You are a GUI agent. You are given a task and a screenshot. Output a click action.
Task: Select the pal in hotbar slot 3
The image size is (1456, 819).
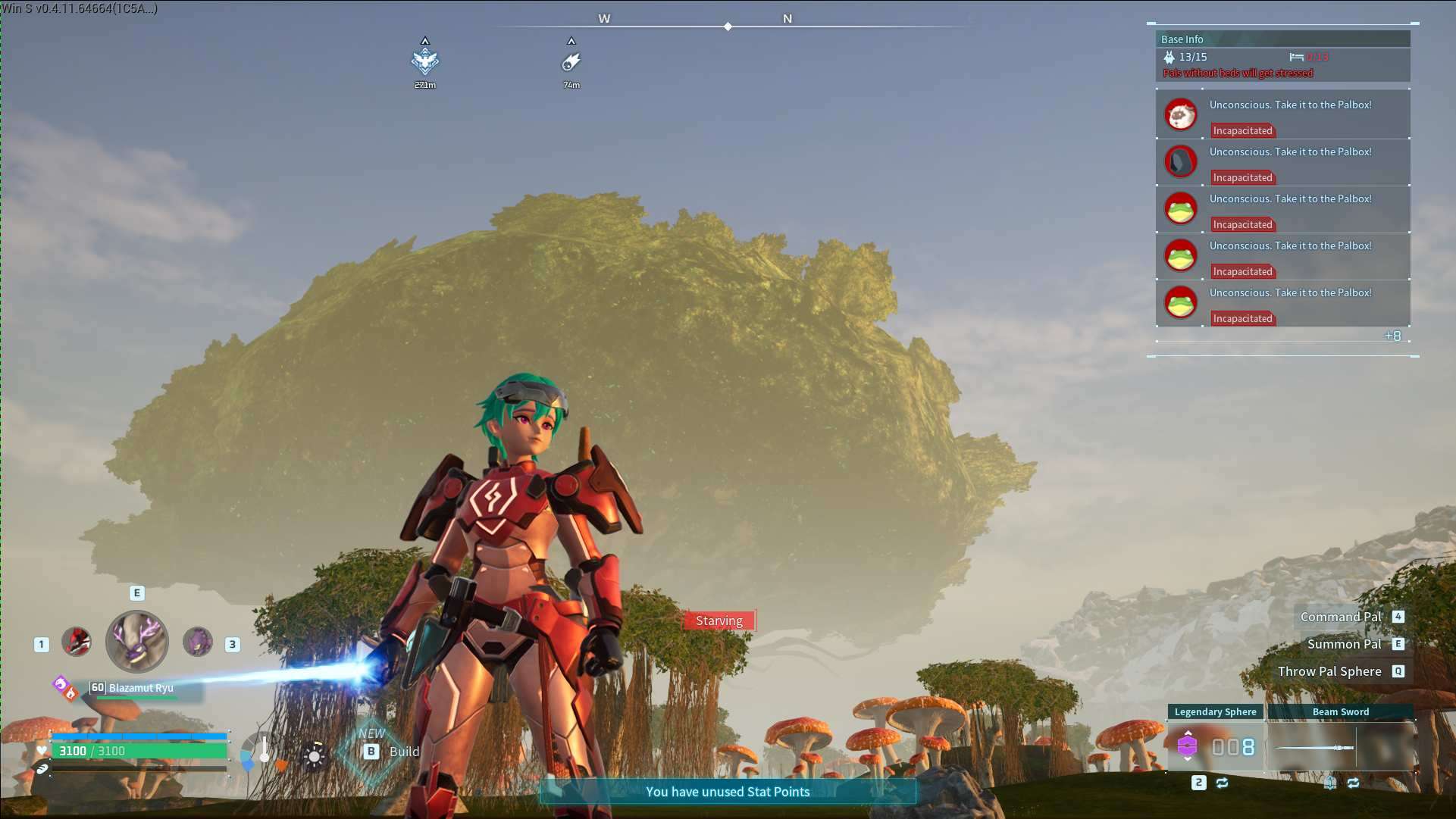[x=197, y=643]
